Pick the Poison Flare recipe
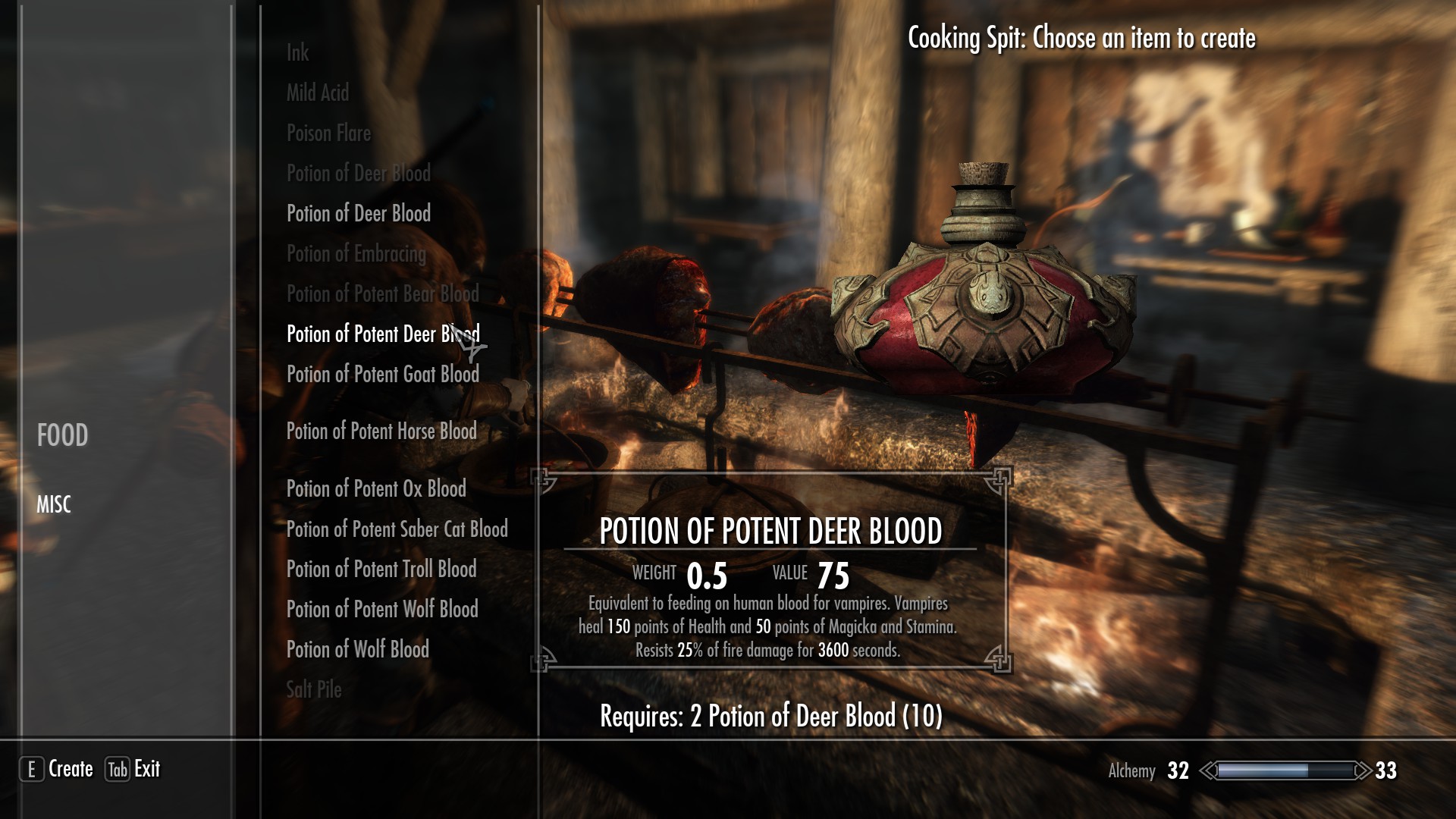The height and width of the screenshot is (819, 1456). 328,133
